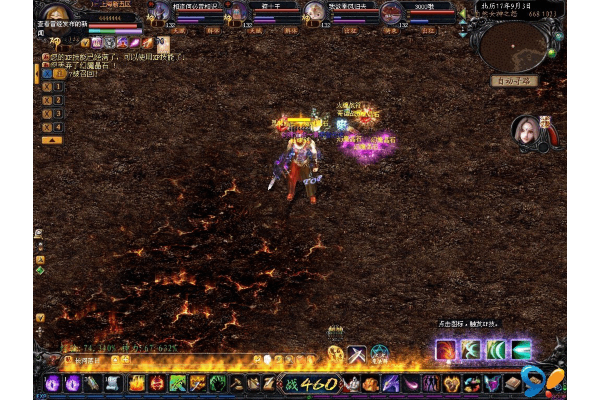600x400 pixels.
Task: Click the golden round emblem icon
Action: pos(335,353)
